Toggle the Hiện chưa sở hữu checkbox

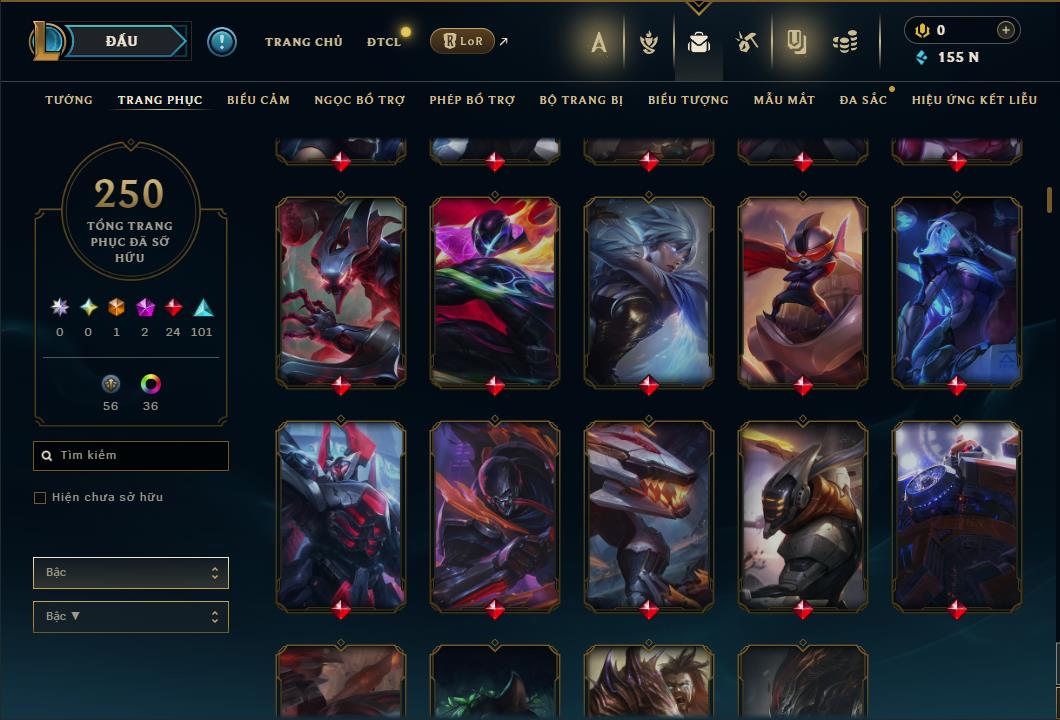(x=40, y=498)
